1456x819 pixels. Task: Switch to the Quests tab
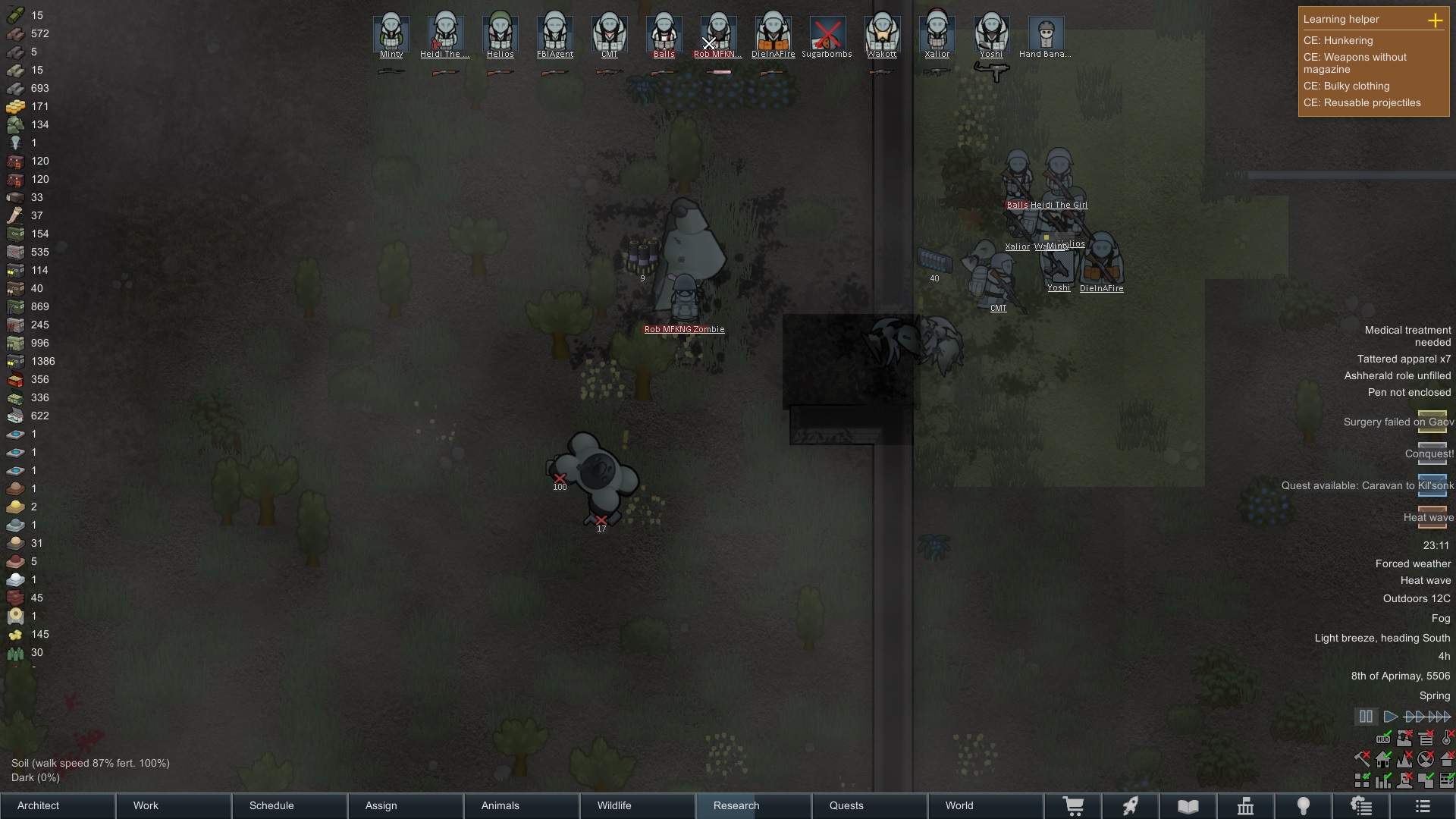tap(846, 805)
